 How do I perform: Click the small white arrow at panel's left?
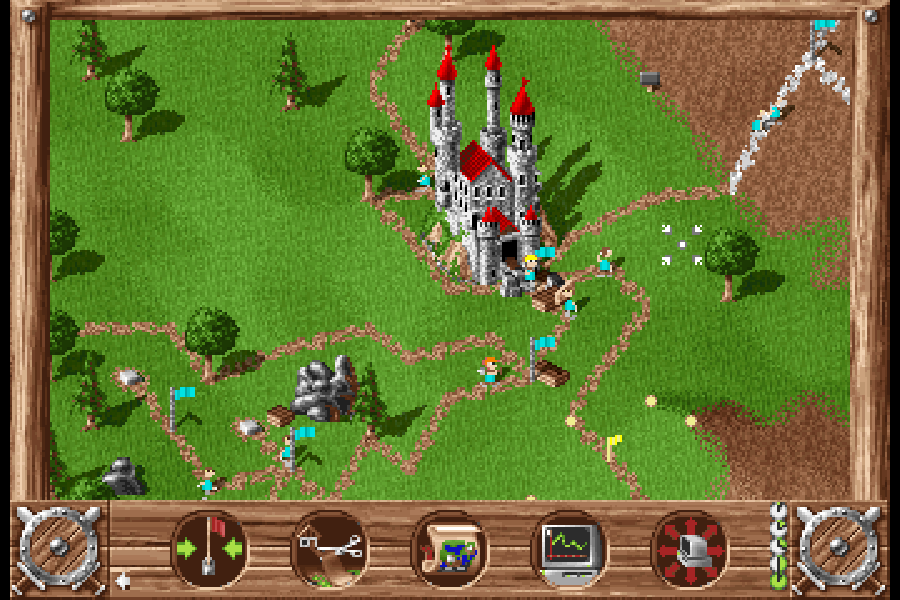point(122,579)
